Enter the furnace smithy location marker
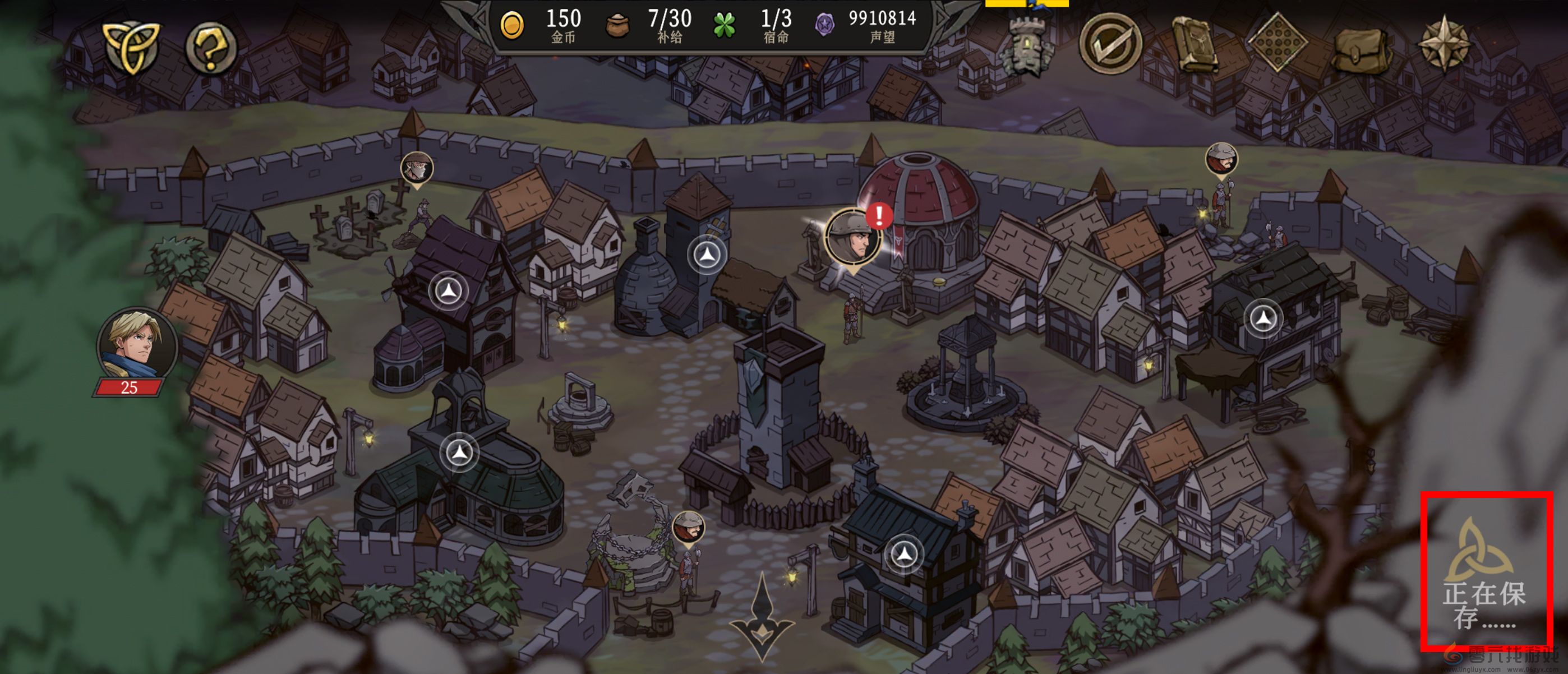1568x674 pixels. click(707, 255)
